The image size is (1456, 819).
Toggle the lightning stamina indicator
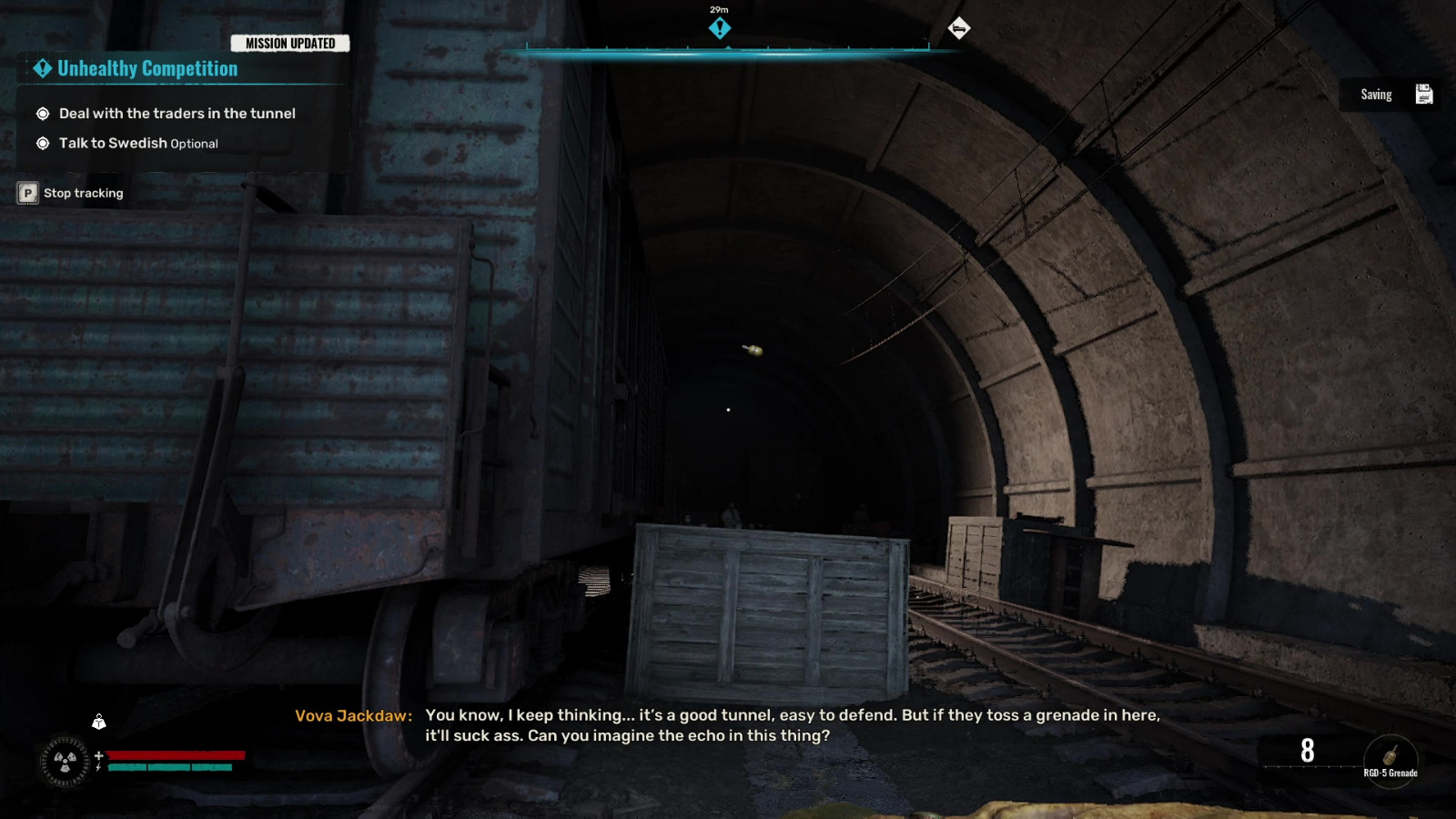(96, 766)
